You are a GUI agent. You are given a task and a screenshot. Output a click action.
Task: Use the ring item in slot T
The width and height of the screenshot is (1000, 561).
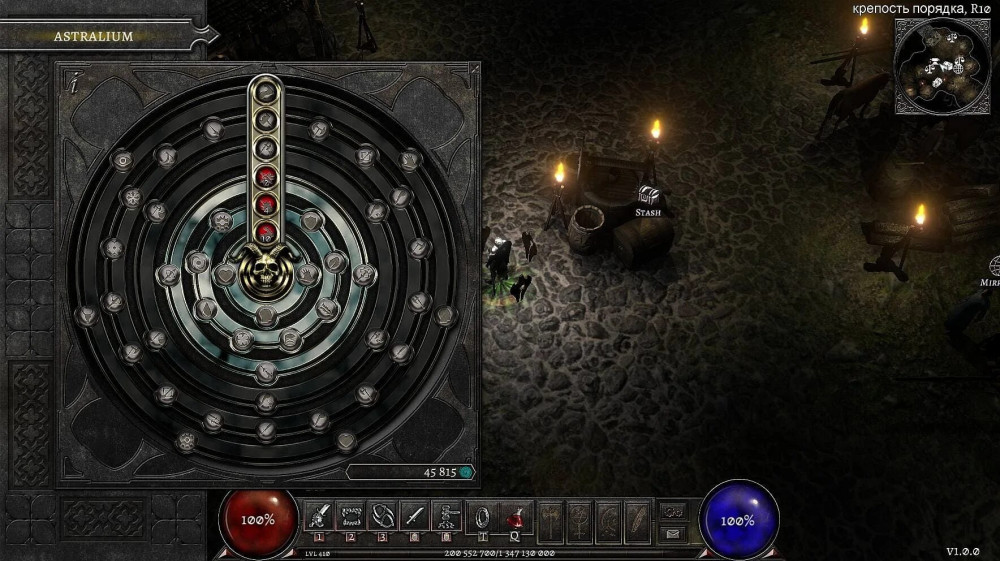click(x=482, y=516)
